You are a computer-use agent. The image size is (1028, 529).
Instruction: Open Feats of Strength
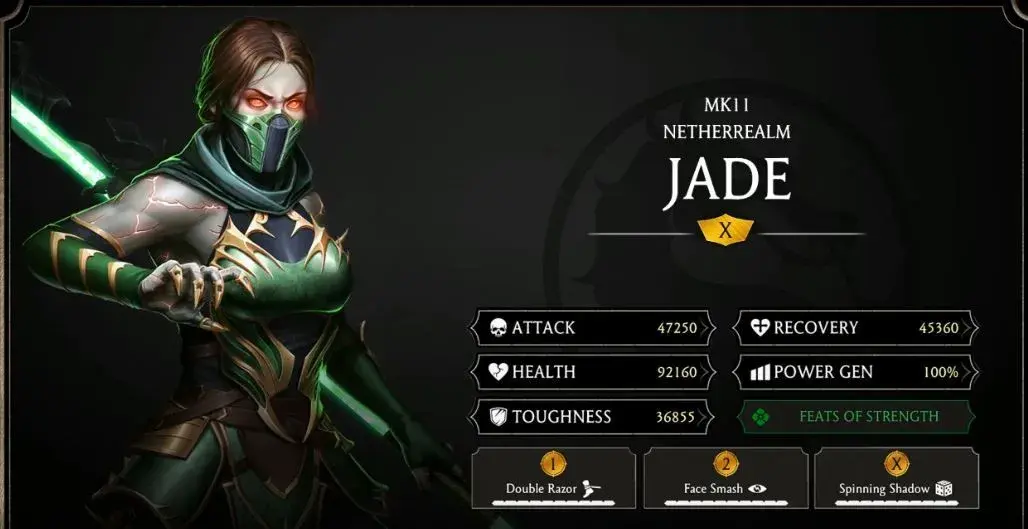point(857,417)
